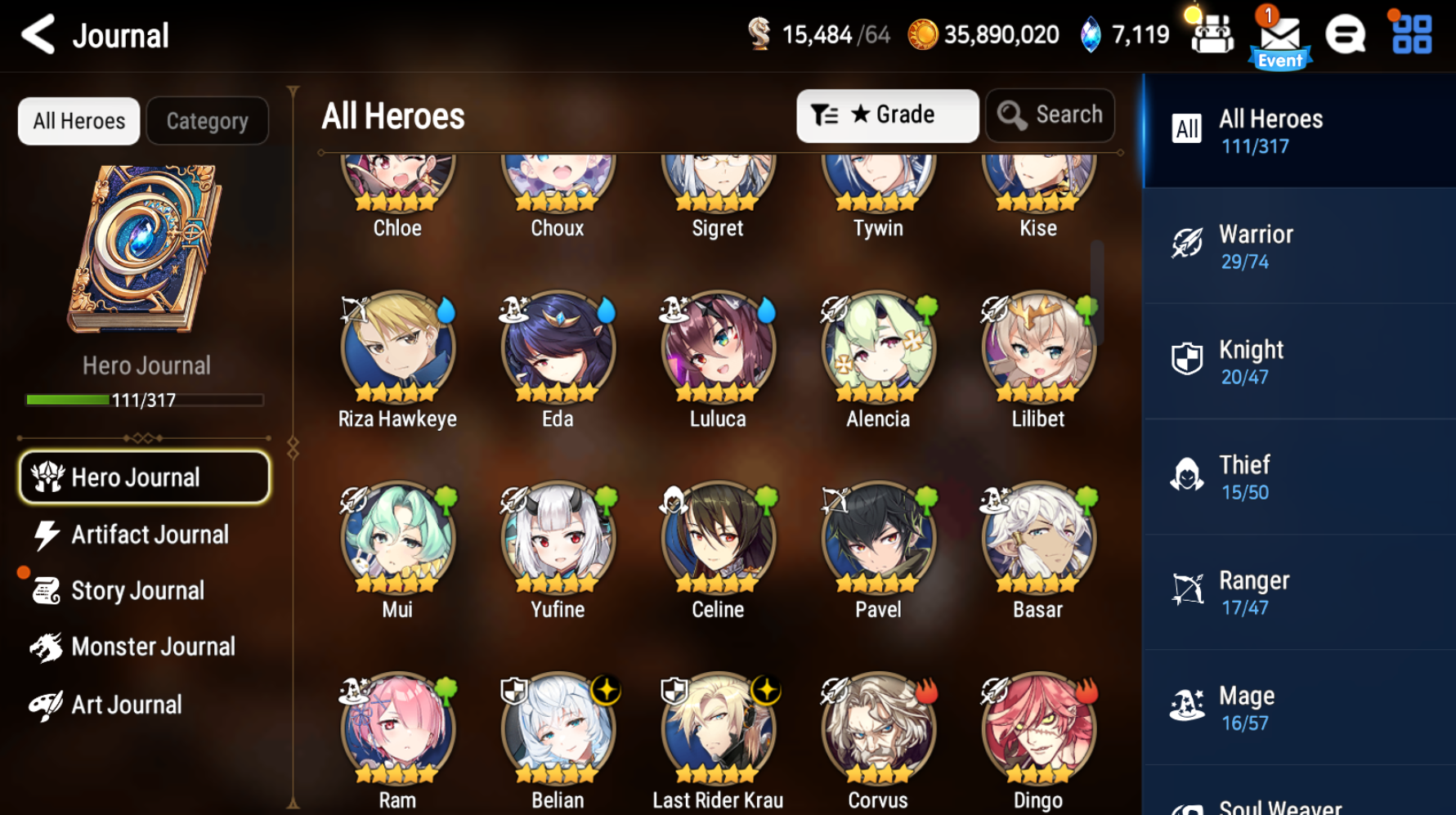Switch to the Category tab
The image size is (1456, 815).
[207, 120]
